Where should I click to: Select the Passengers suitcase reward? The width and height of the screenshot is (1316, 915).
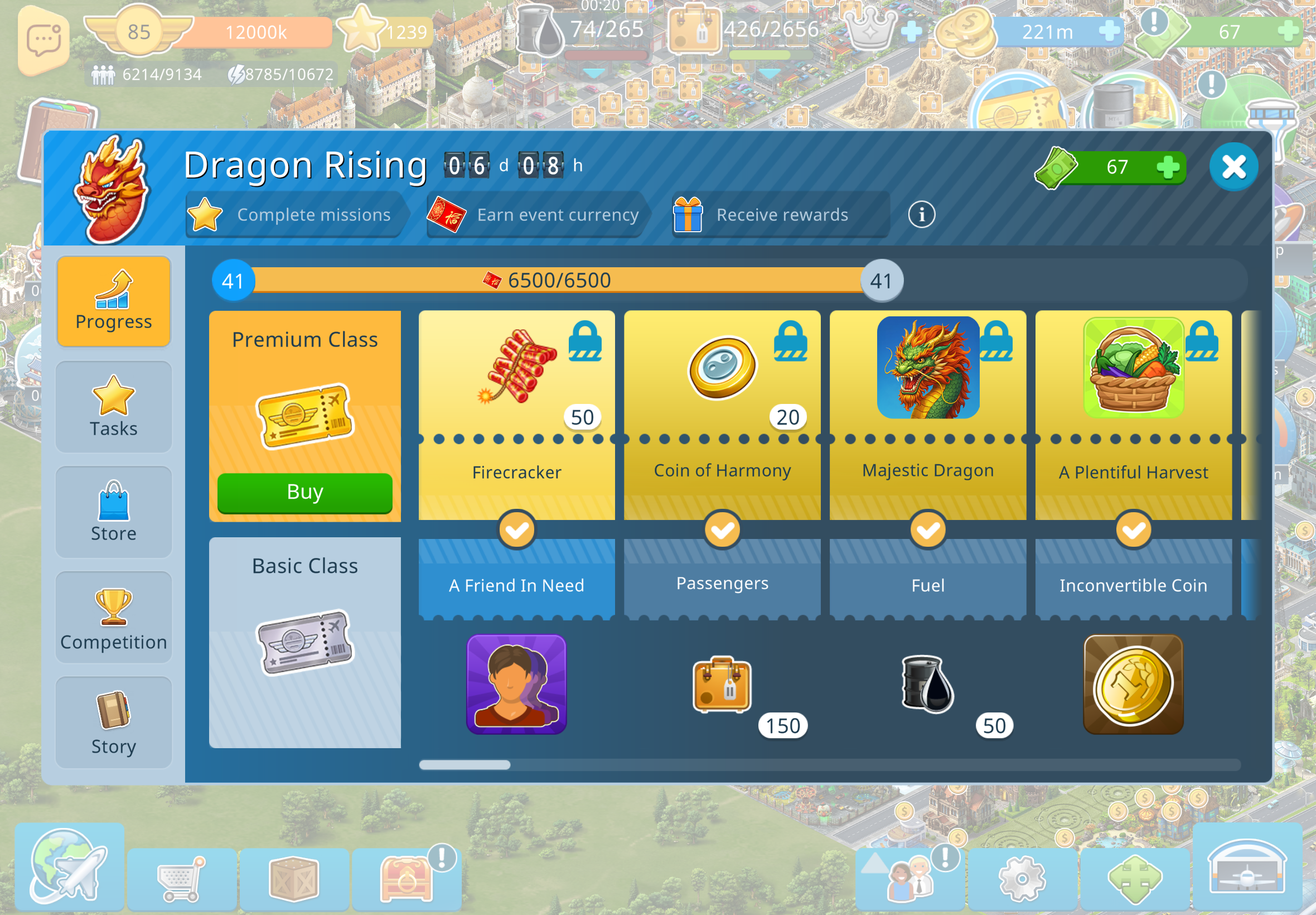(722, 685)
